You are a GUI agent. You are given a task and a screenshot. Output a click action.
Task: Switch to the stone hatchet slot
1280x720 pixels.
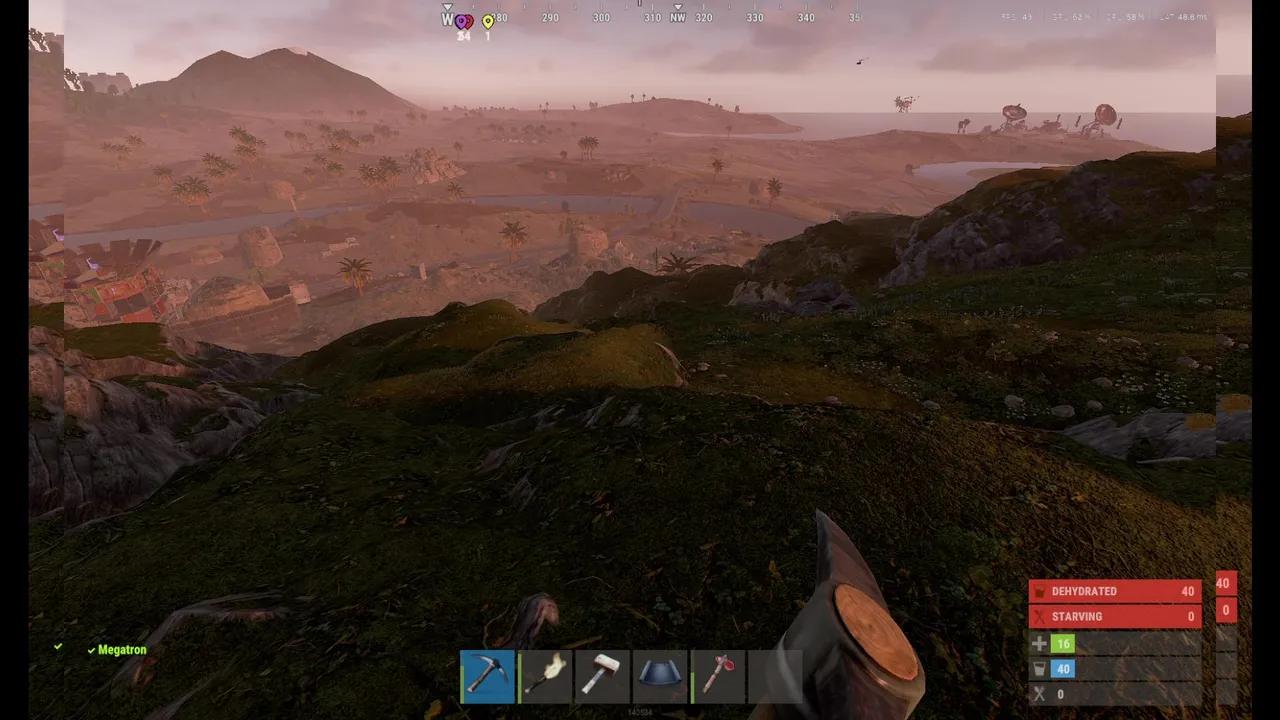click(718, 677)
